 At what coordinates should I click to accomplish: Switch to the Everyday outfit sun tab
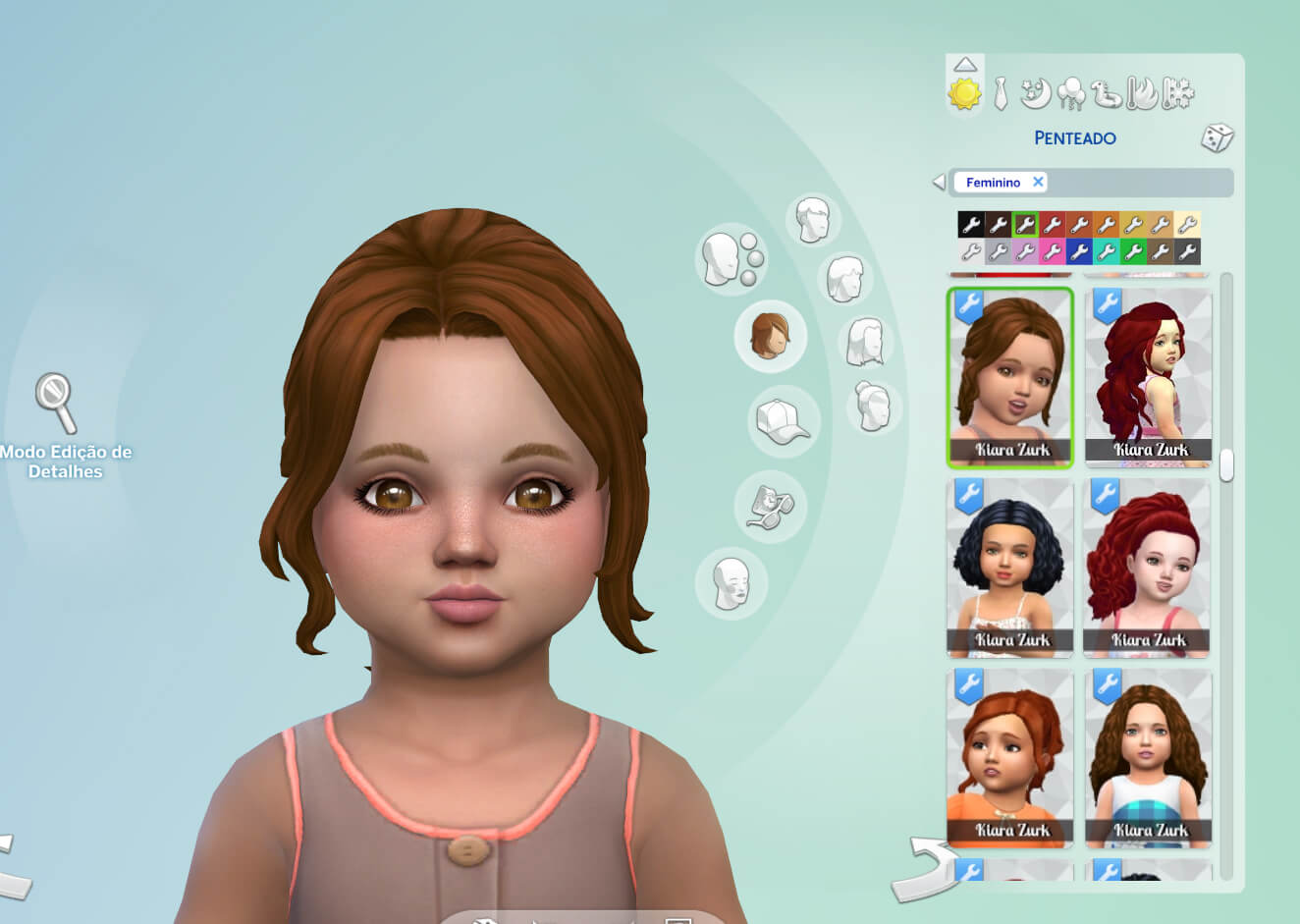[x=964, y=93]
